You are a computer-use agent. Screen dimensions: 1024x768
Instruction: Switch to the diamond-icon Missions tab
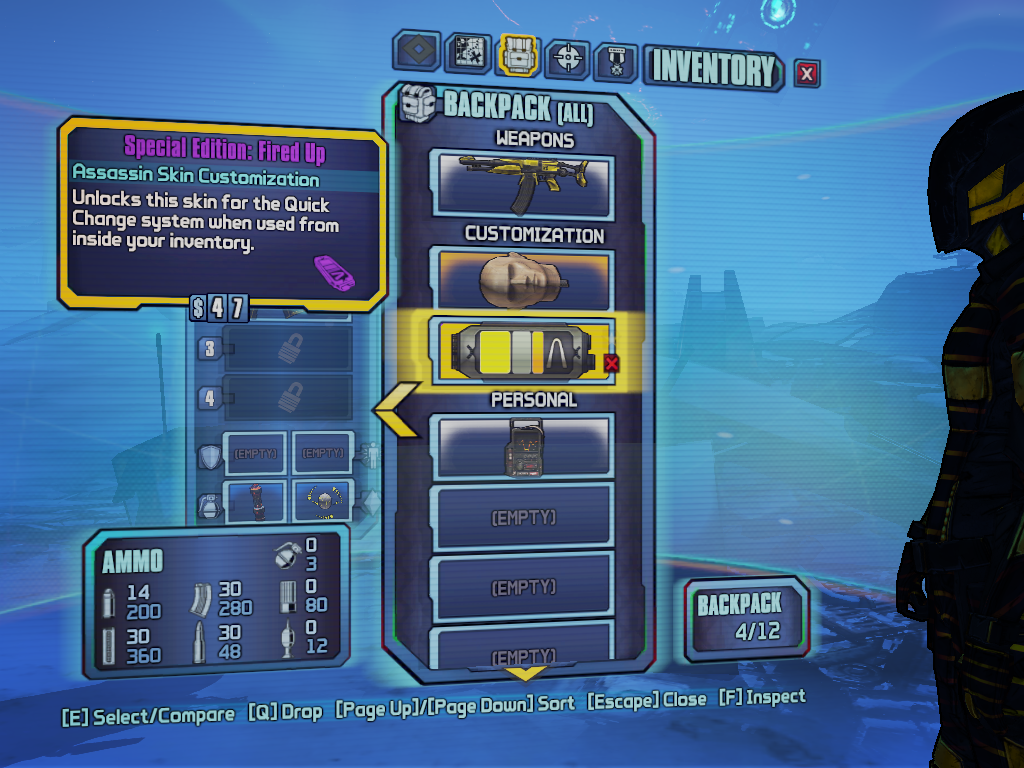(x=416, y=53)
